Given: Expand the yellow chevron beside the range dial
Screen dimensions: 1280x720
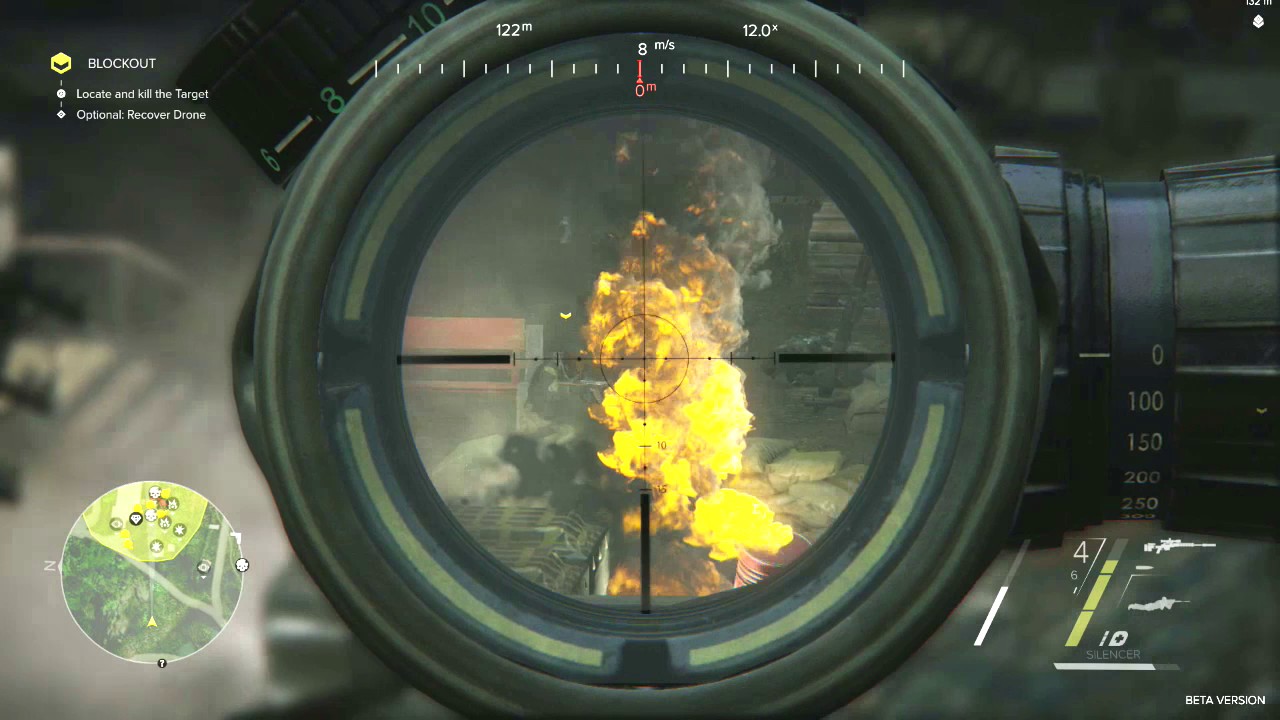Looking at the screenshot, I should click(1261, 410).
